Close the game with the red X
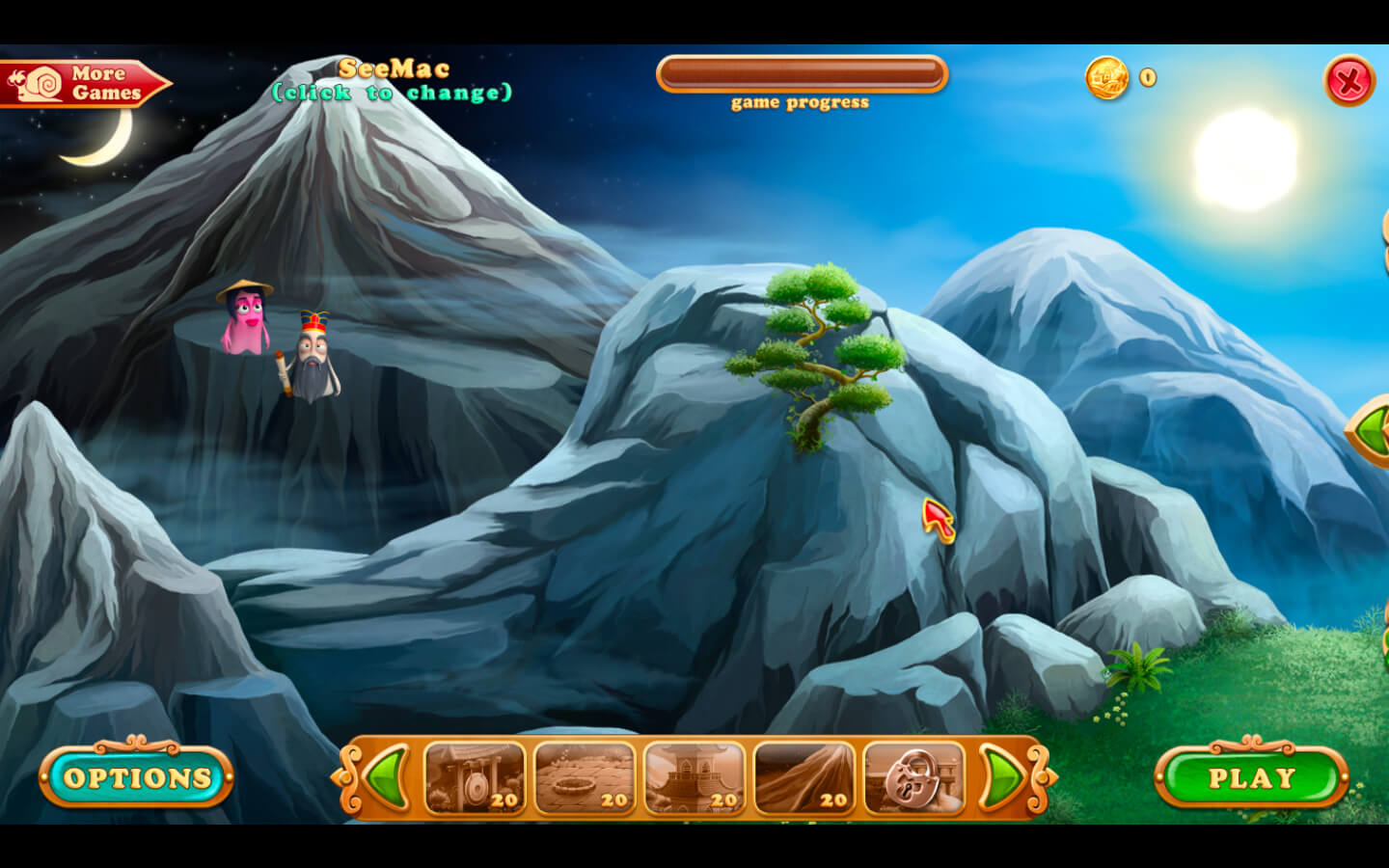This screenshot has height=868, width=1389. pyautogui.click(x=1348, y=80)
